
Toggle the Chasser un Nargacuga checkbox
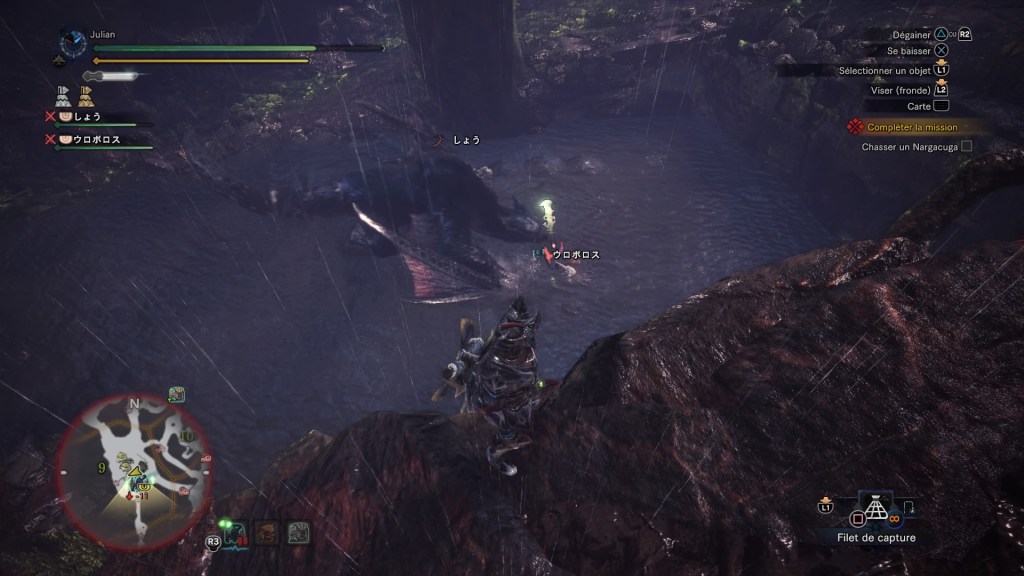point(966,147)
